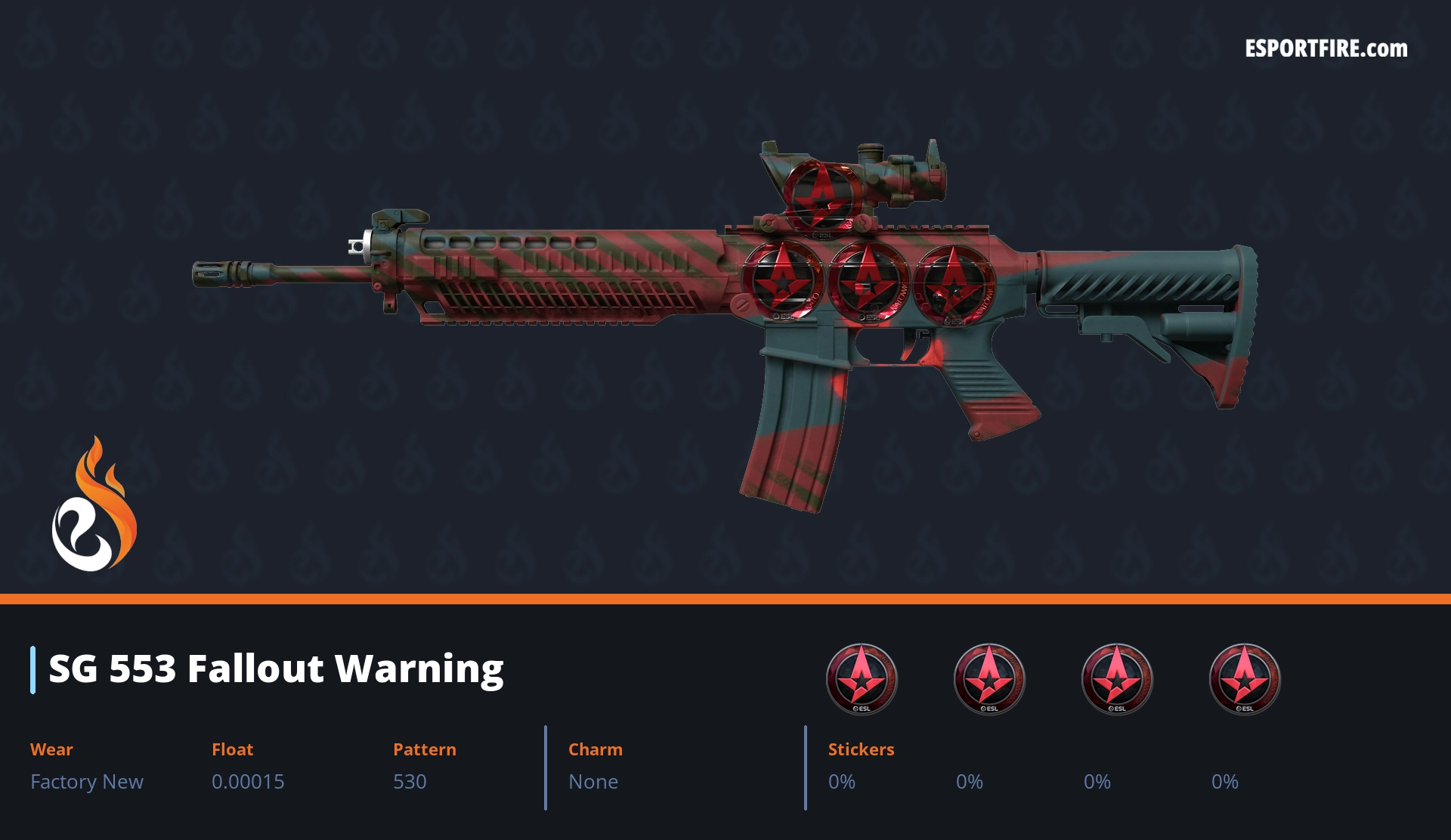Open the ESPORTFIRE.com site link

(x=1326, y=49)
